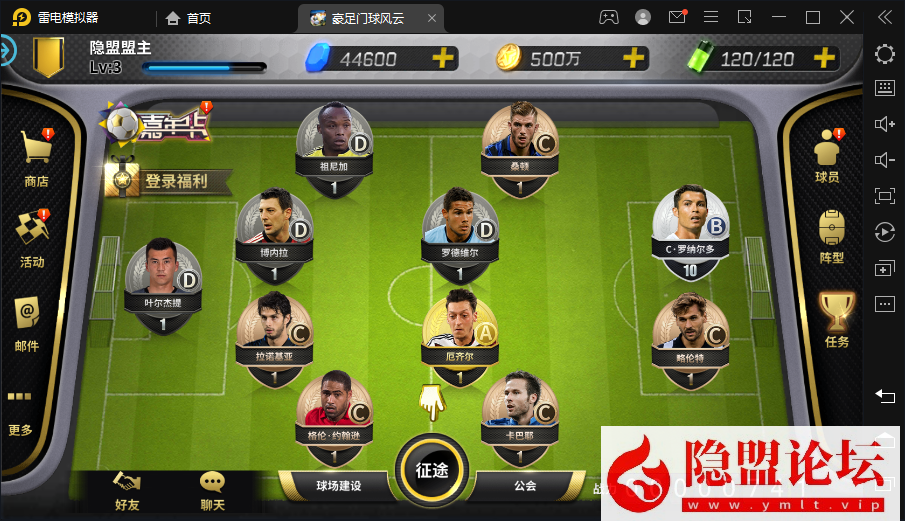The height and width of the screenshot is (521, 905).
Task: Open the 好友 friends list
Action: click(127, 490)
